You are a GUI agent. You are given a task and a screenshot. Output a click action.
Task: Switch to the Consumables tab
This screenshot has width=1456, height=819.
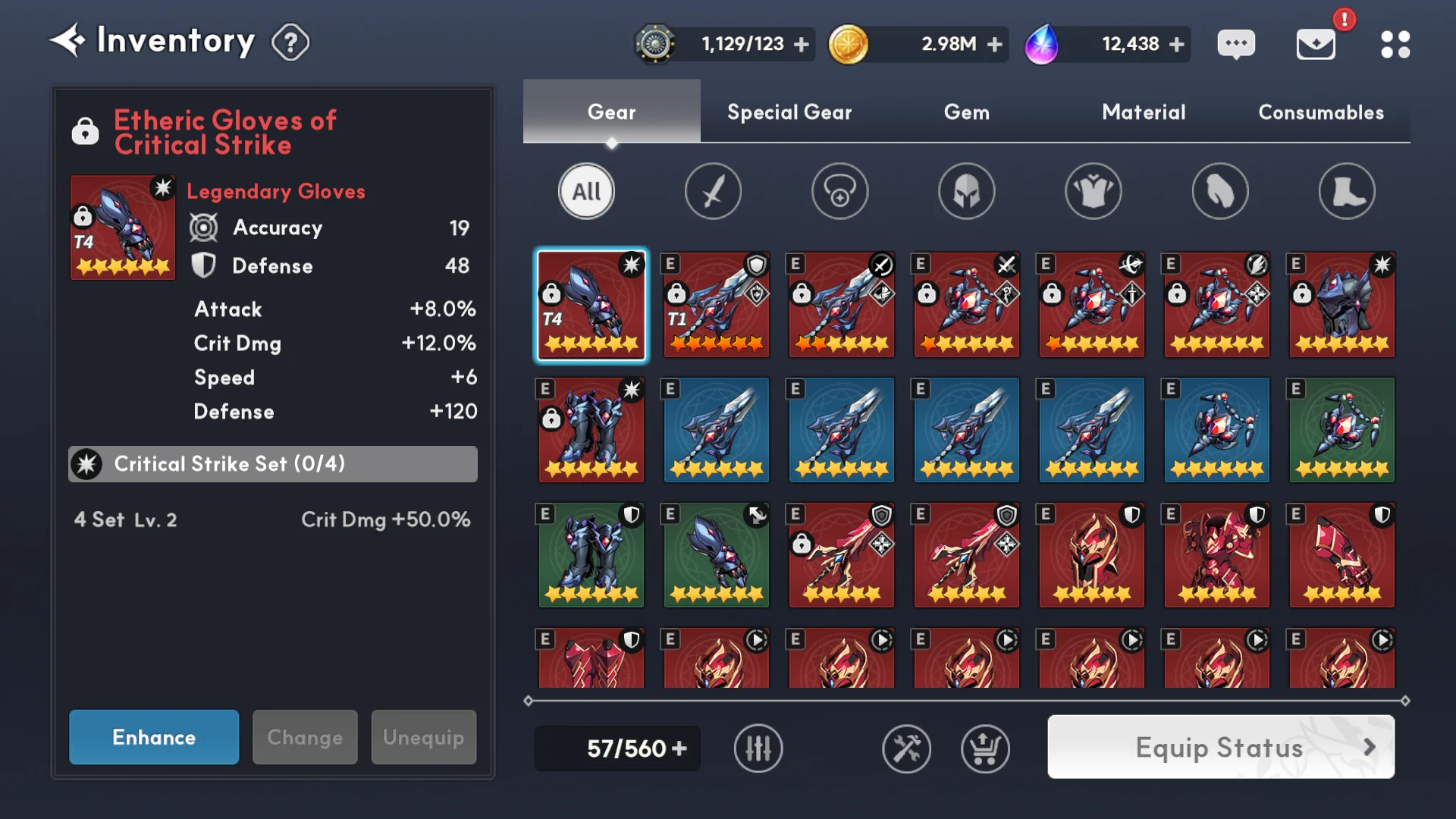[x=1321, y=112]
